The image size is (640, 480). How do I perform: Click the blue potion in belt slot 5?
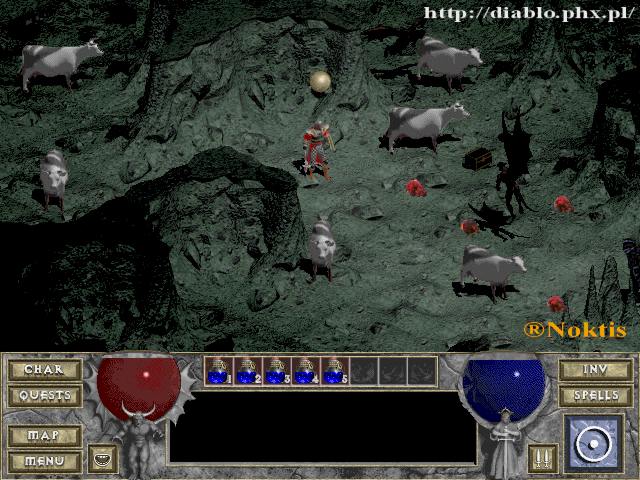coord(335,372)
